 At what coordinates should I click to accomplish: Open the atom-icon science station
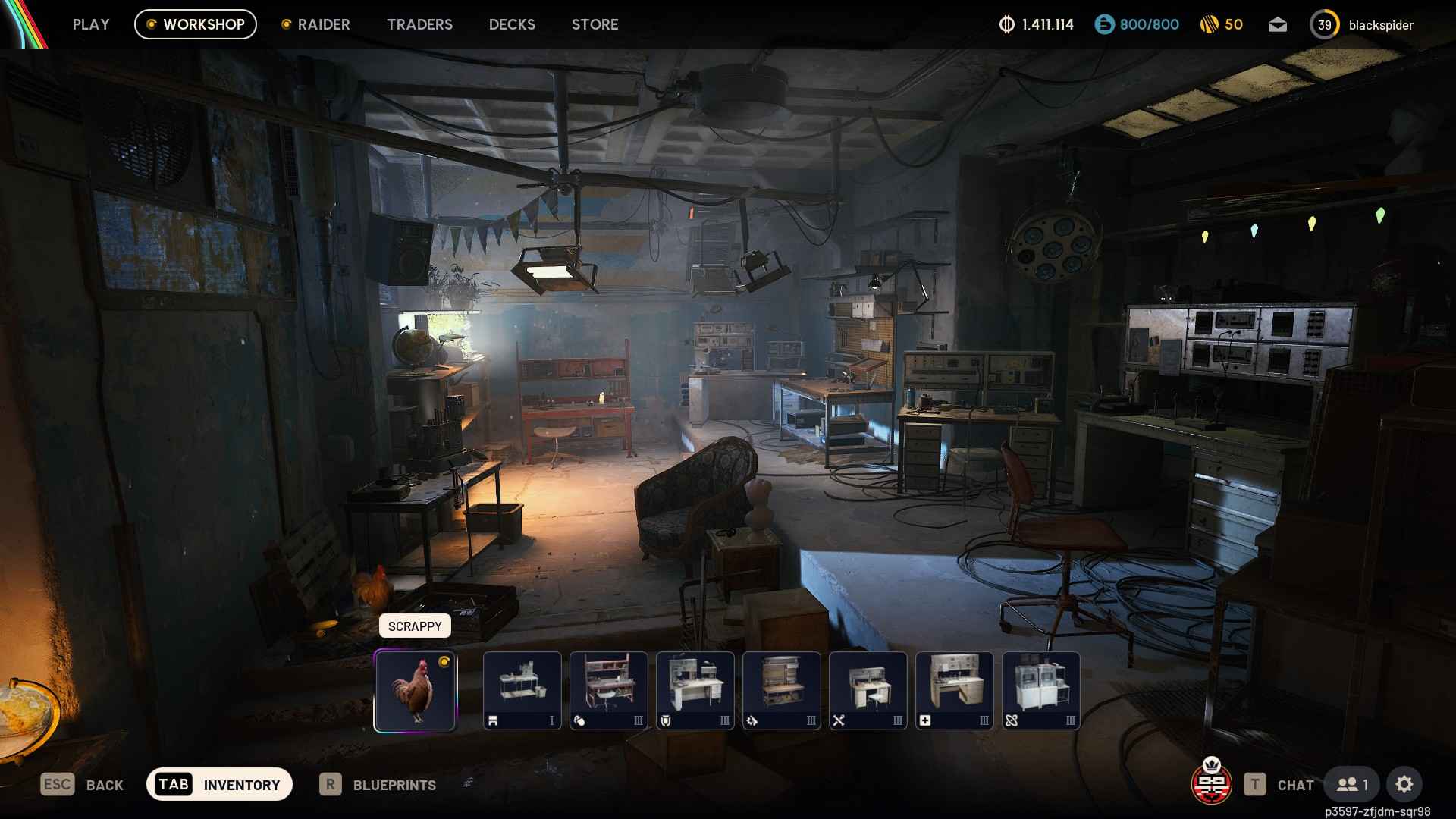point(1040,690)
